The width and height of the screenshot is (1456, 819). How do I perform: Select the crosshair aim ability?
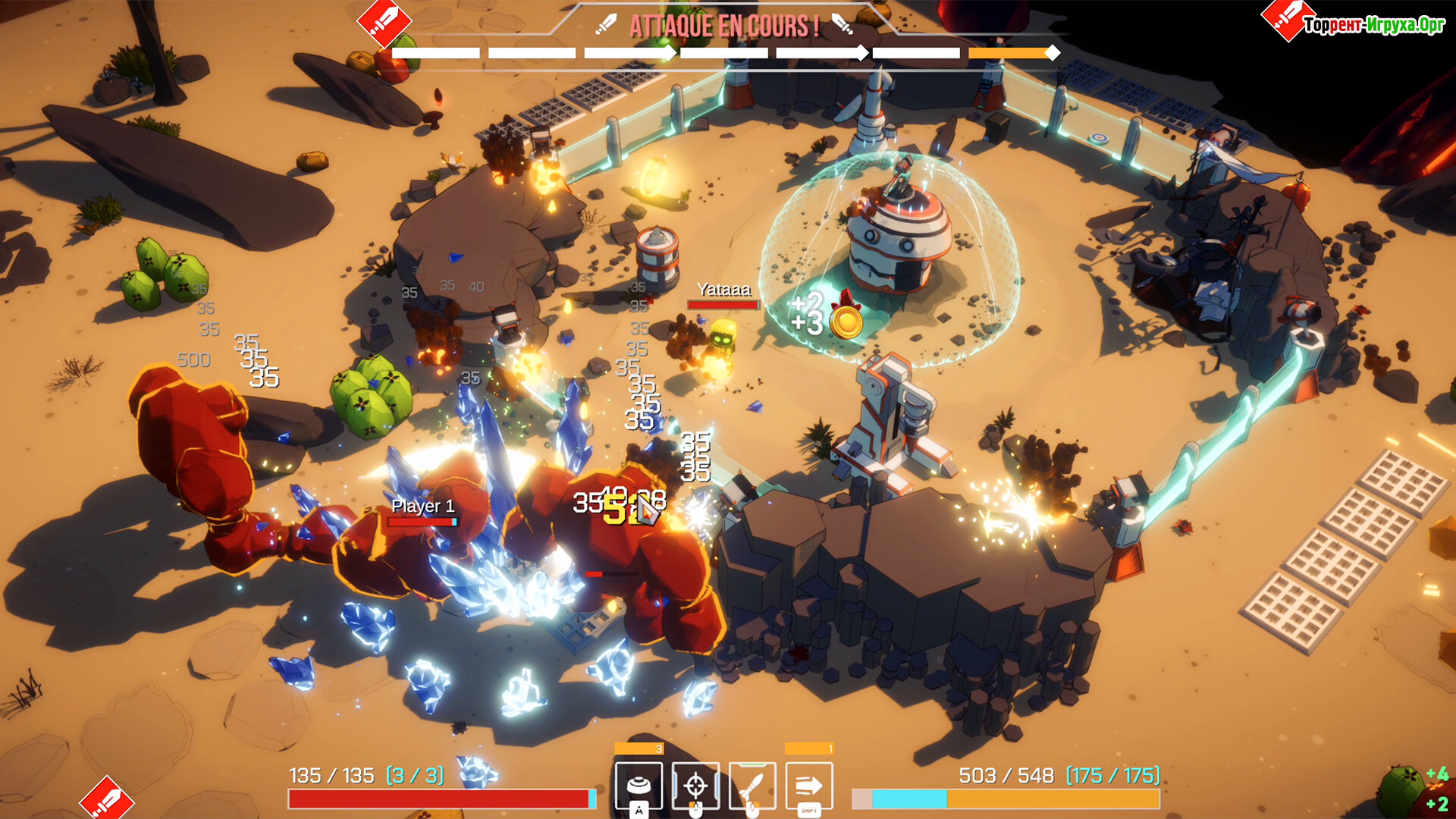(695, 786)
